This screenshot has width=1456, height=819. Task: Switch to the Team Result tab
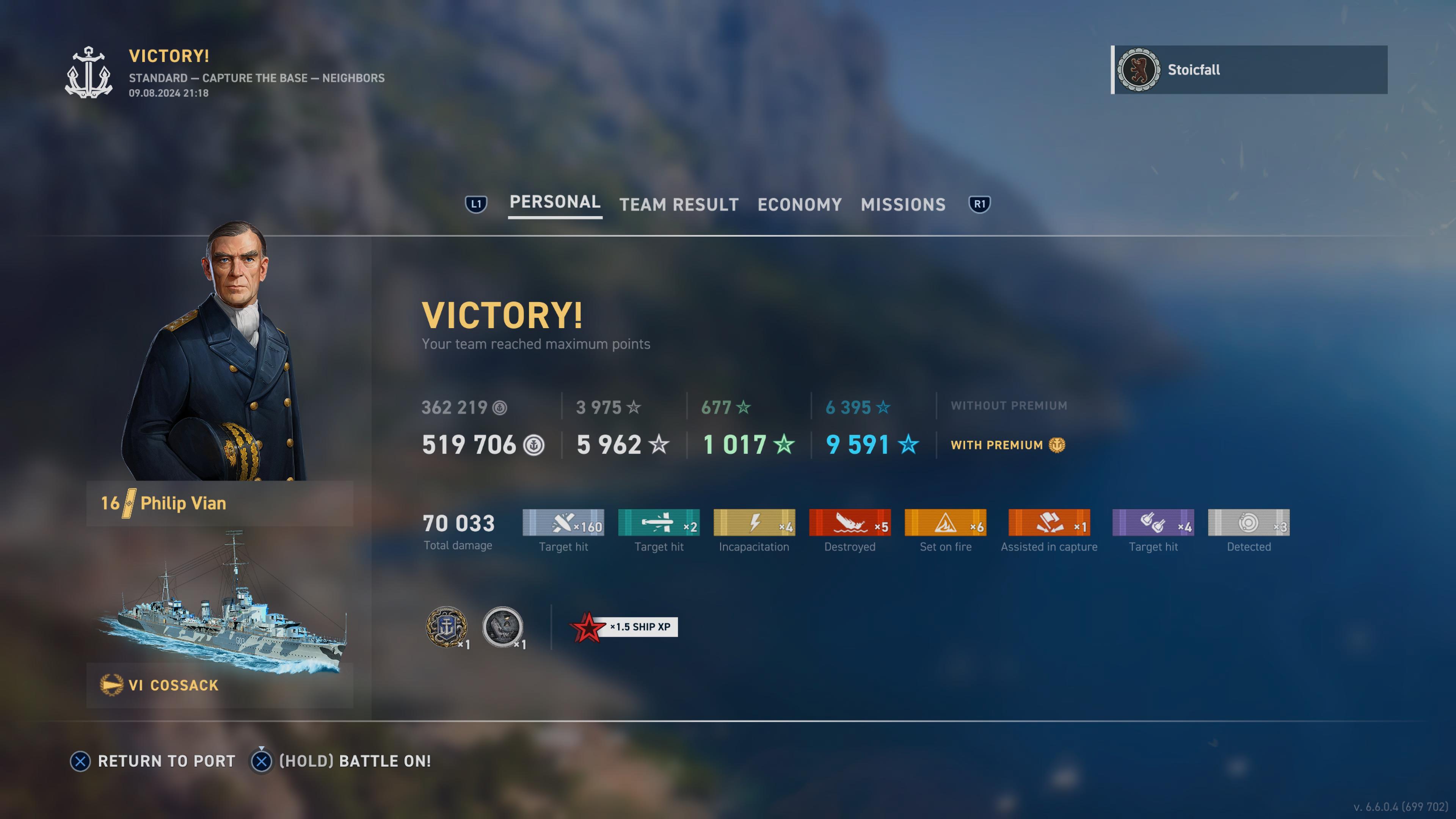[x=679, y=205]
